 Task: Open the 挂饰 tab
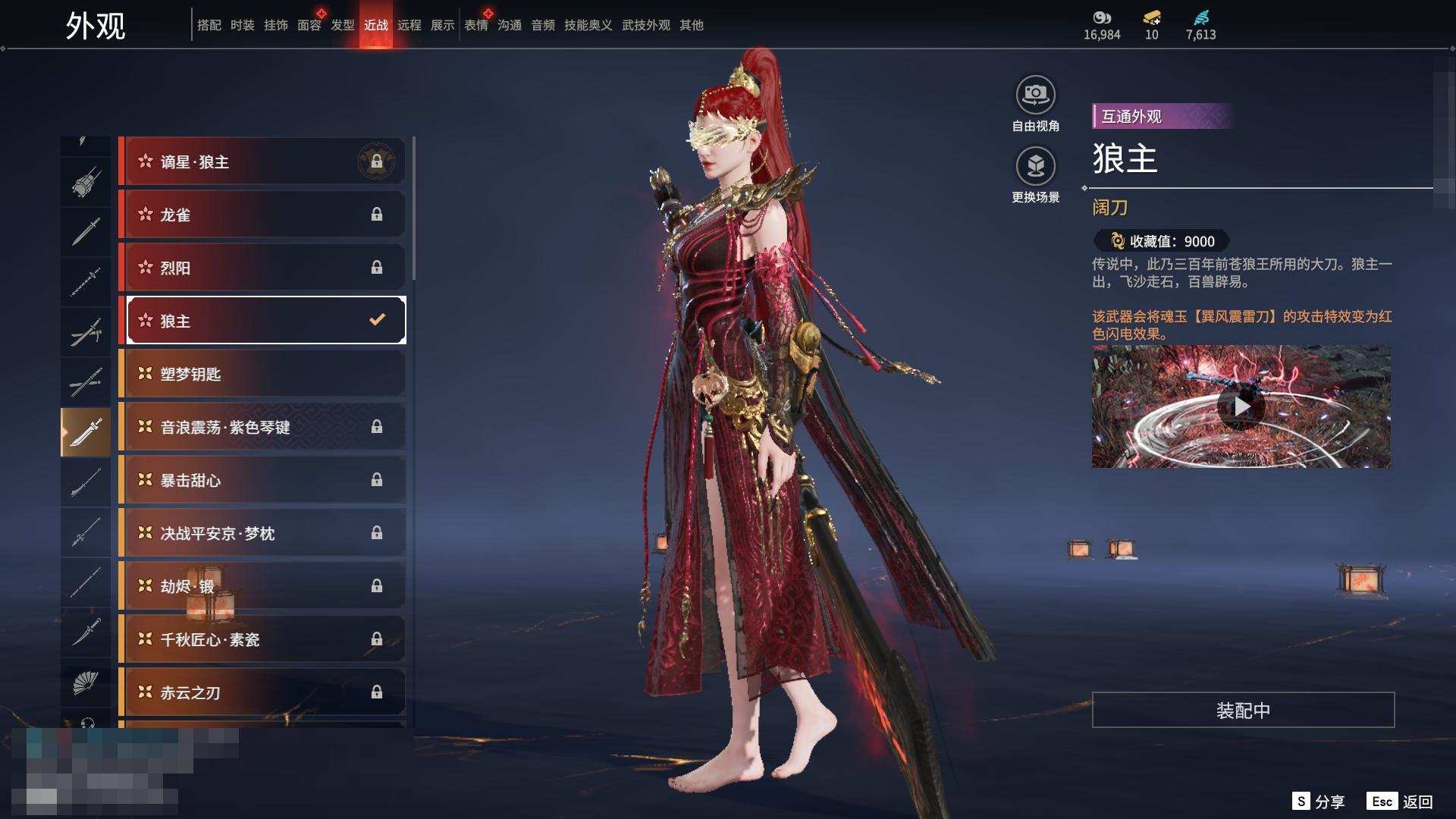[275, 25]
